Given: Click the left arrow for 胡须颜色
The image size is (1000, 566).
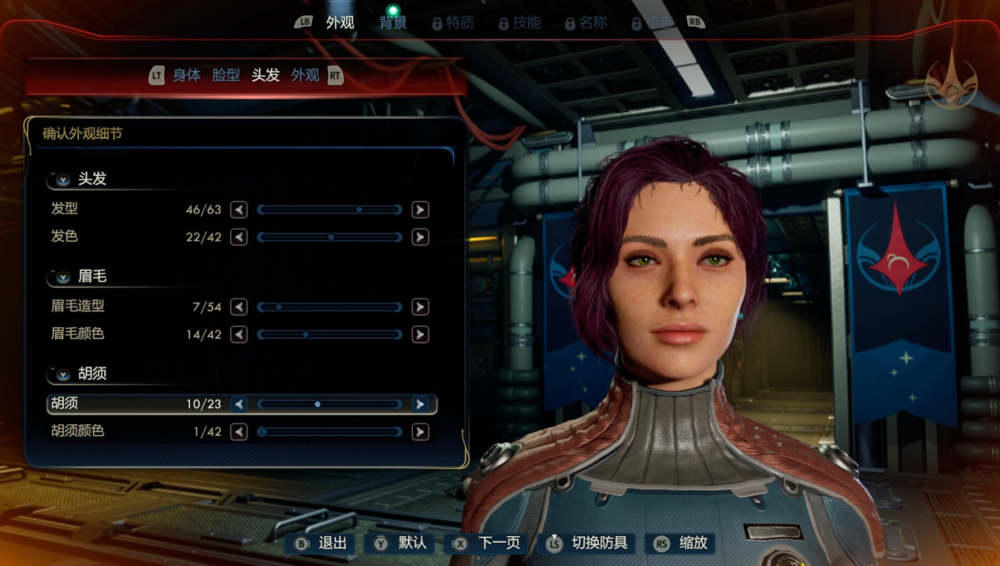Looking at the screenshot, I should coord(239,432).
